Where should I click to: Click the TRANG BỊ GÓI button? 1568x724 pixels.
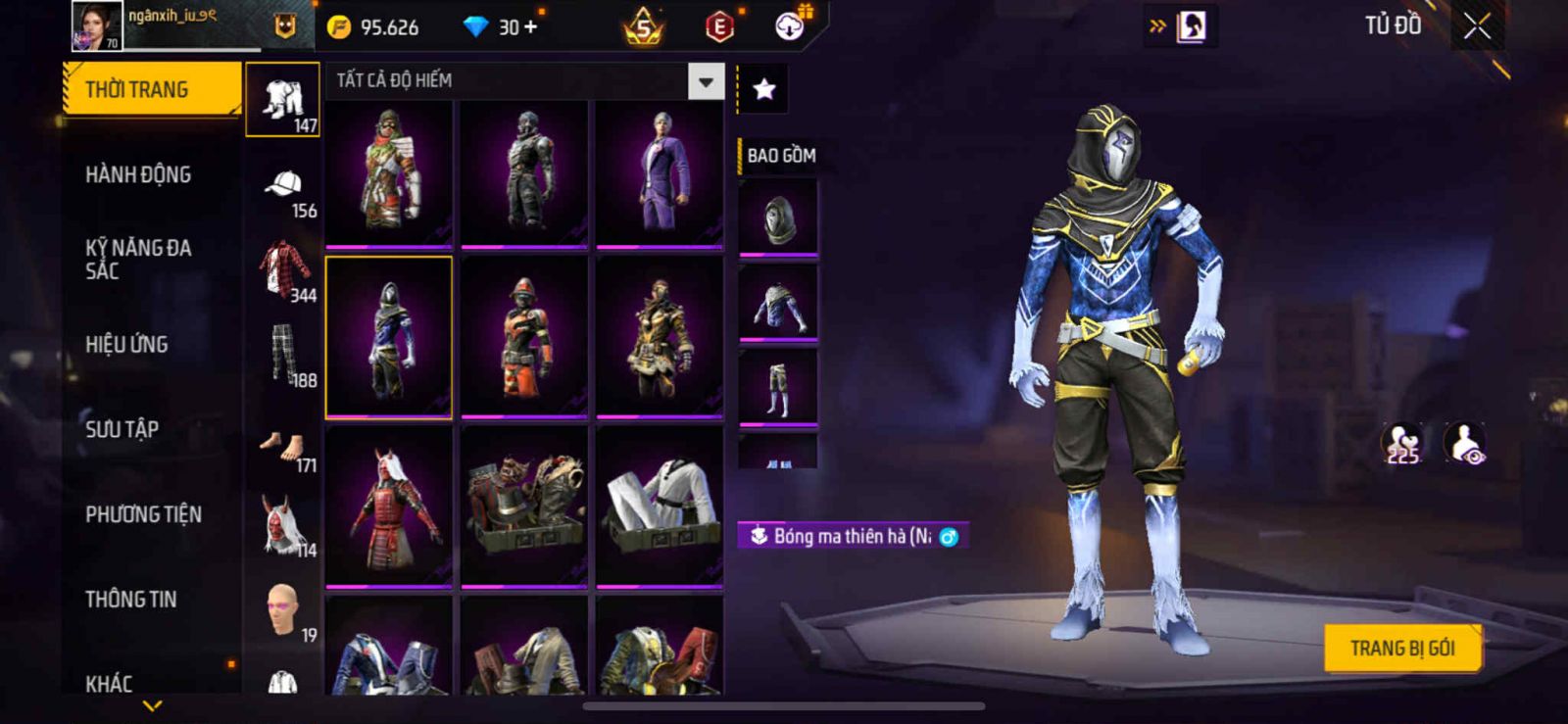click(1401, 649)
